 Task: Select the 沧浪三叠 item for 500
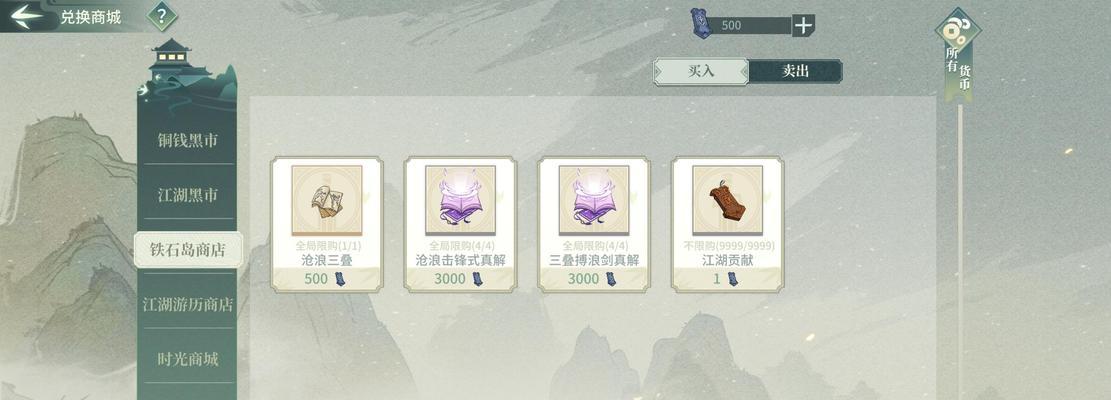coord(327,223)
